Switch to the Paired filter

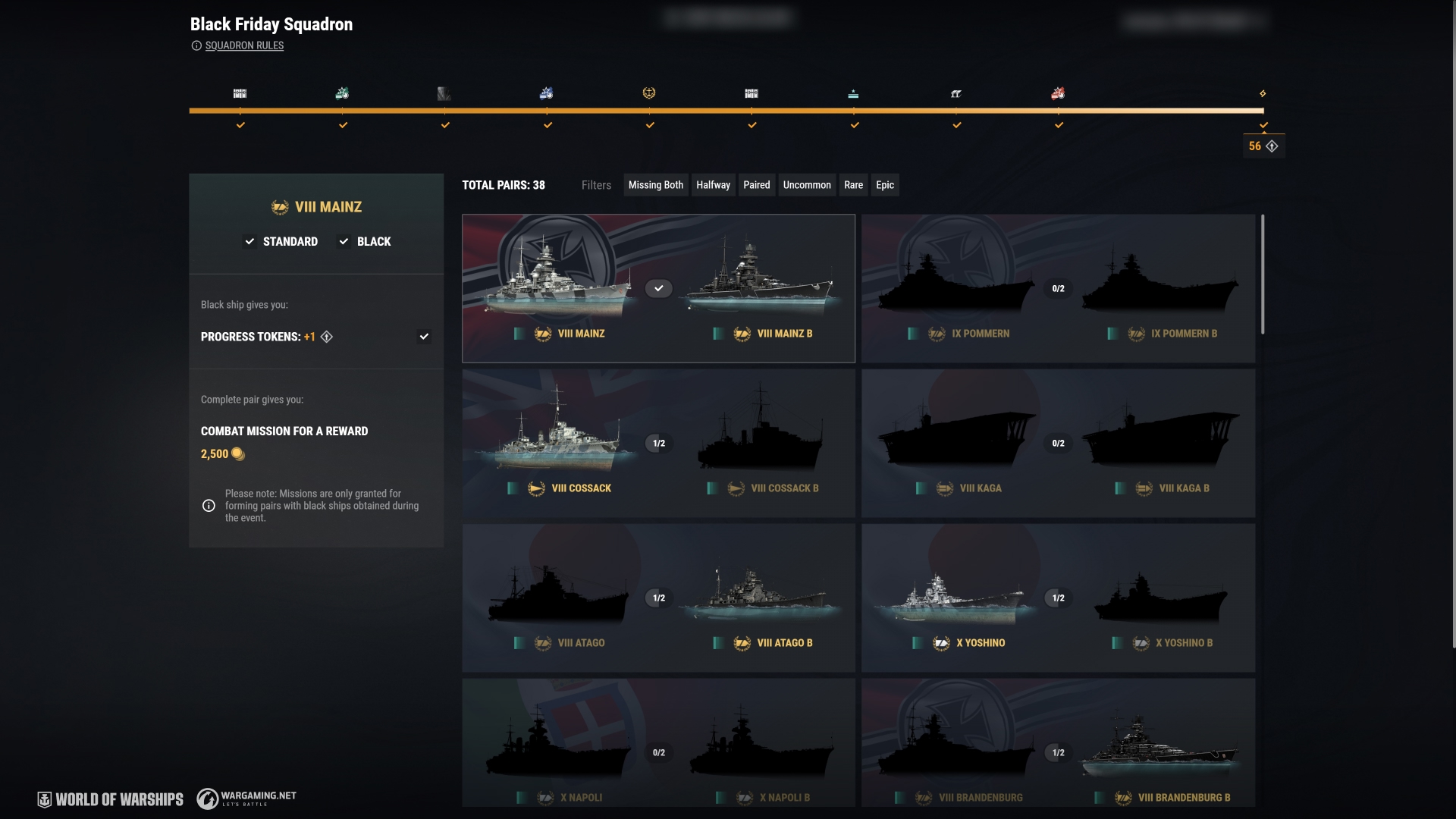point(756,185)
